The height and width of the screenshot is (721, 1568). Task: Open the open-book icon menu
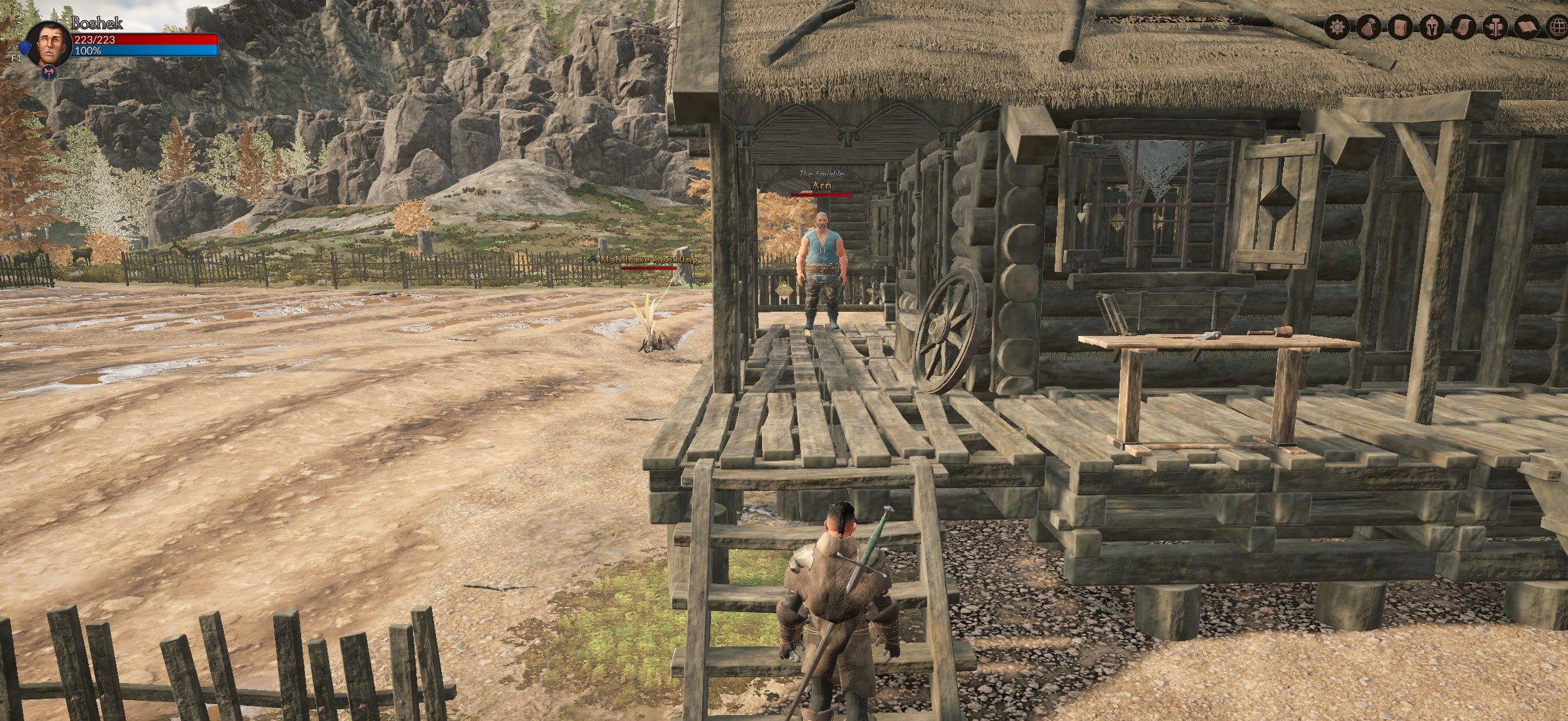pyautogui.click(x=1527, y=28)
